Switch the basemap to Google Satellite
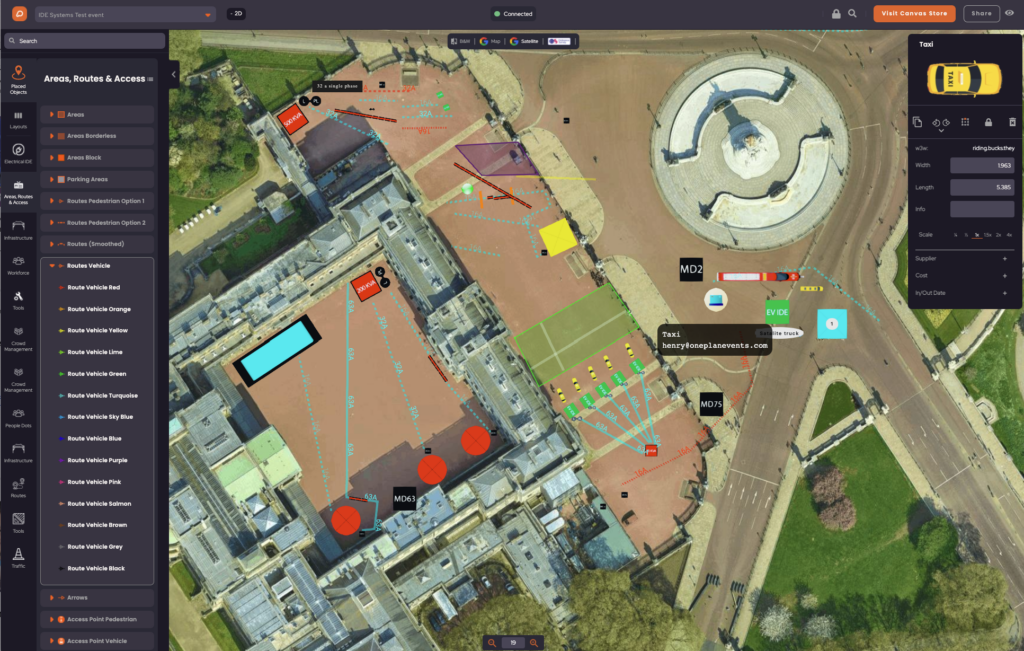The width and height of the screenshot is (1024, 651). 524,41
